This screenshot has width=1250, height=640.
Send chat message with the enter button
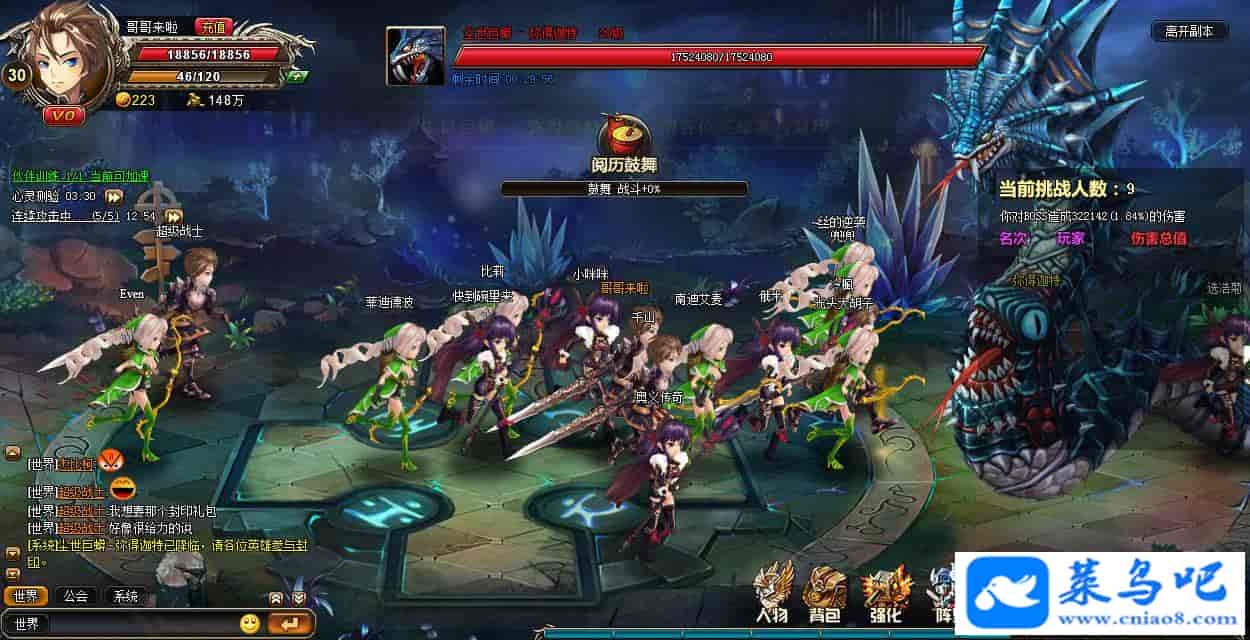[x=289, y=624]
